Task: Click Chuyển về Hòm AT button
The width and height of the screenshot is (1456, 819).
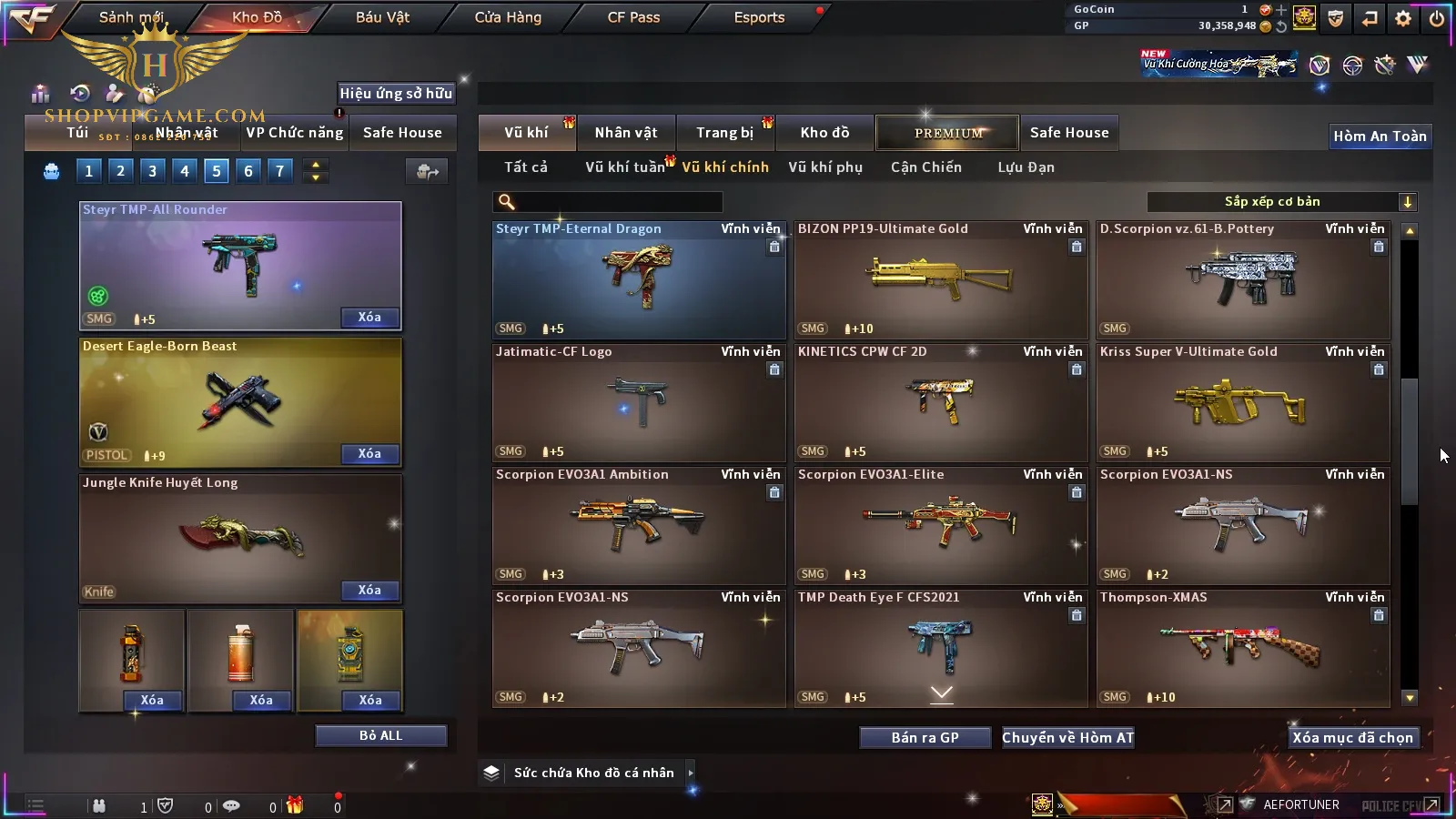Action: [1067, 738]
